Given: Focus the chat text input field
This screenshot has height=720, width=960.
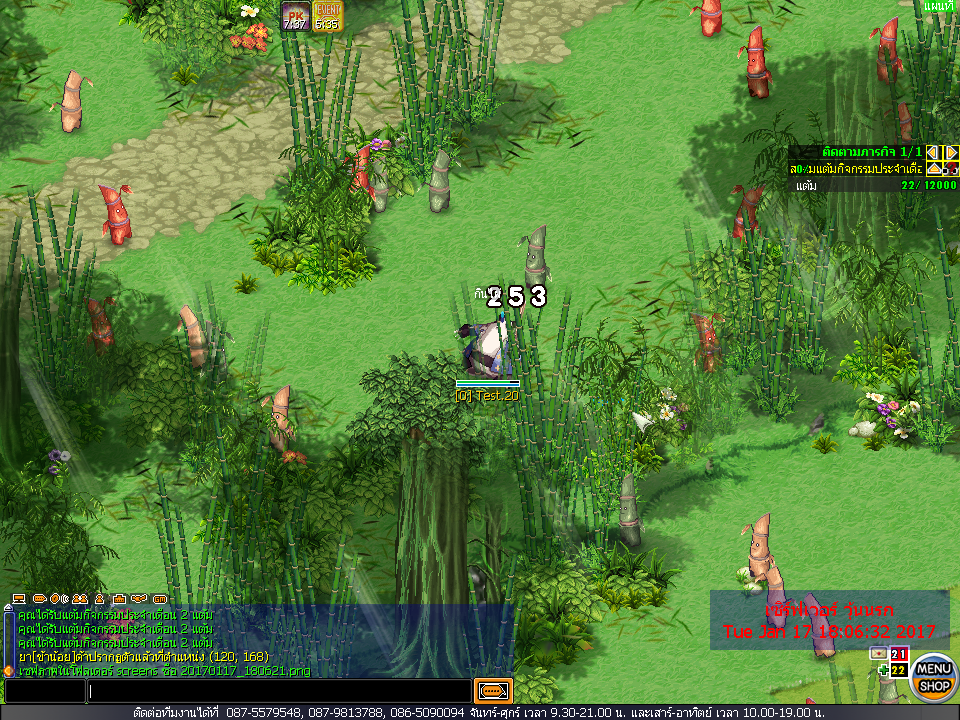Looking at the screenshot, I should [279, 691].
